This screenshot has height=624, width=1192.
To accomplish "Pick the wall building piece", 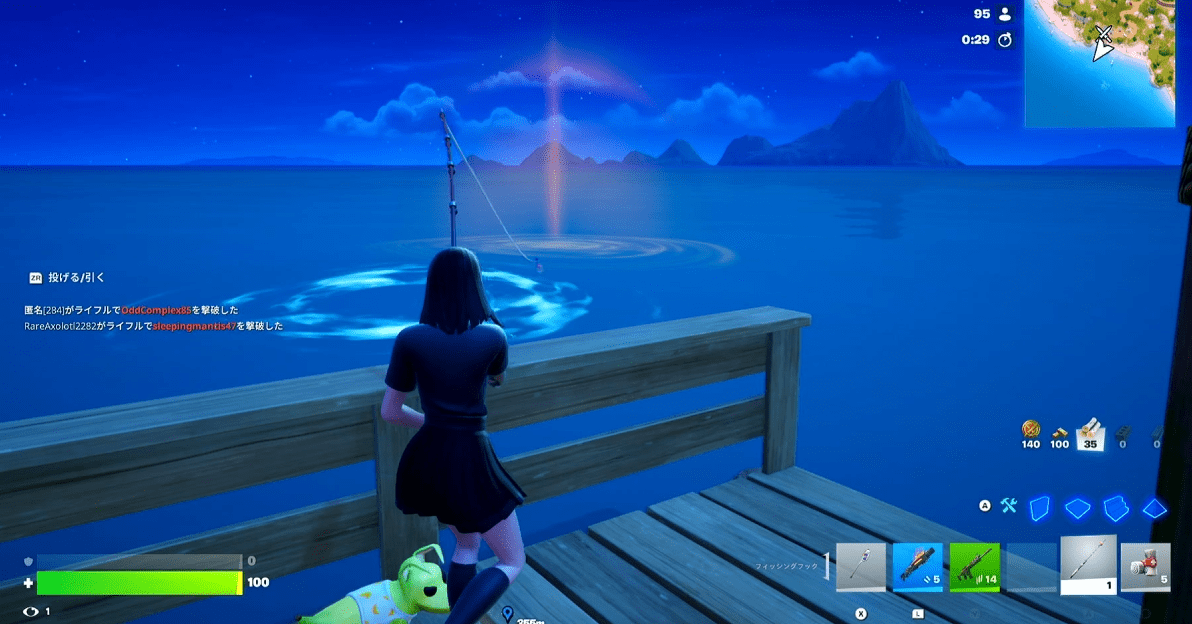I will [1040, 508].
